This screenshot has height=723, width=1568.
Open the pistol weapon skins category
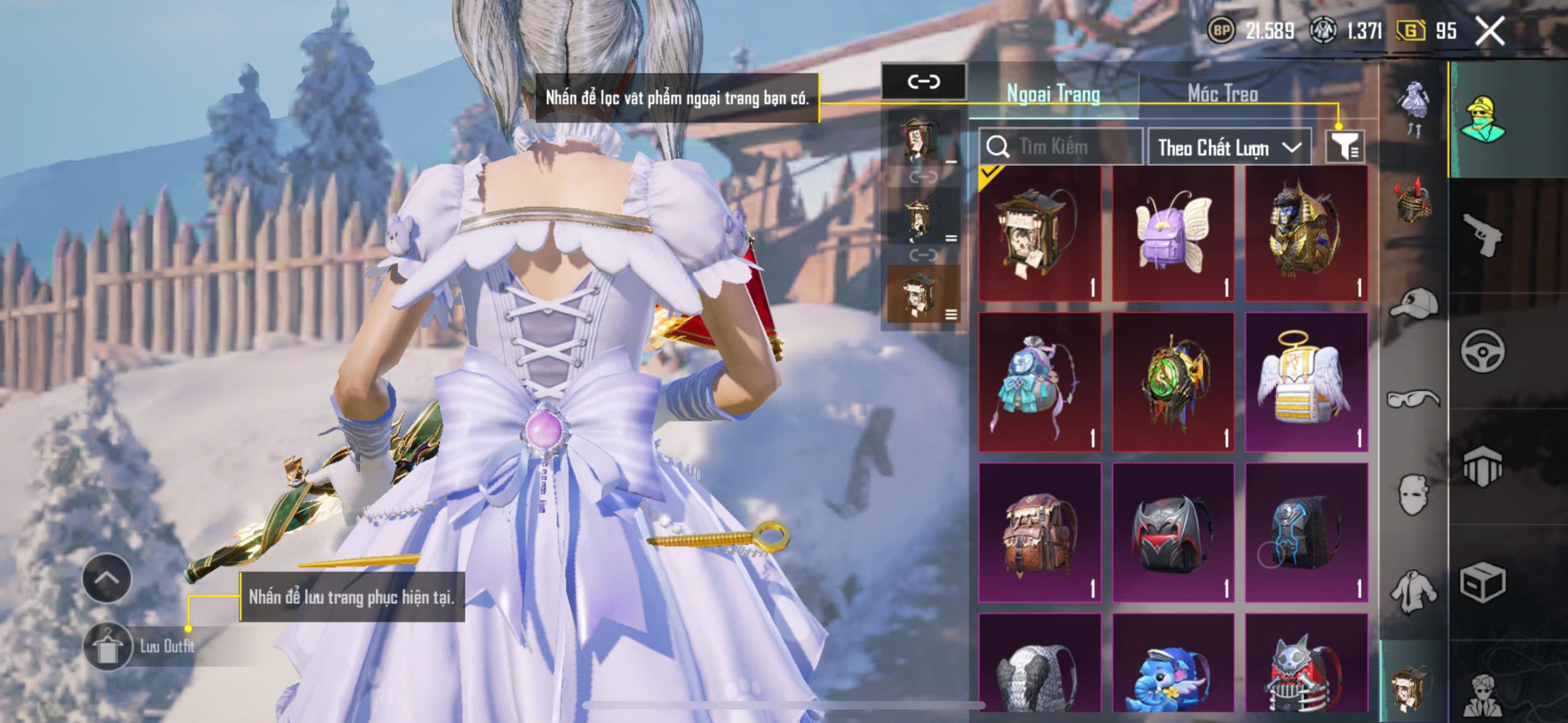[1482, 235]
